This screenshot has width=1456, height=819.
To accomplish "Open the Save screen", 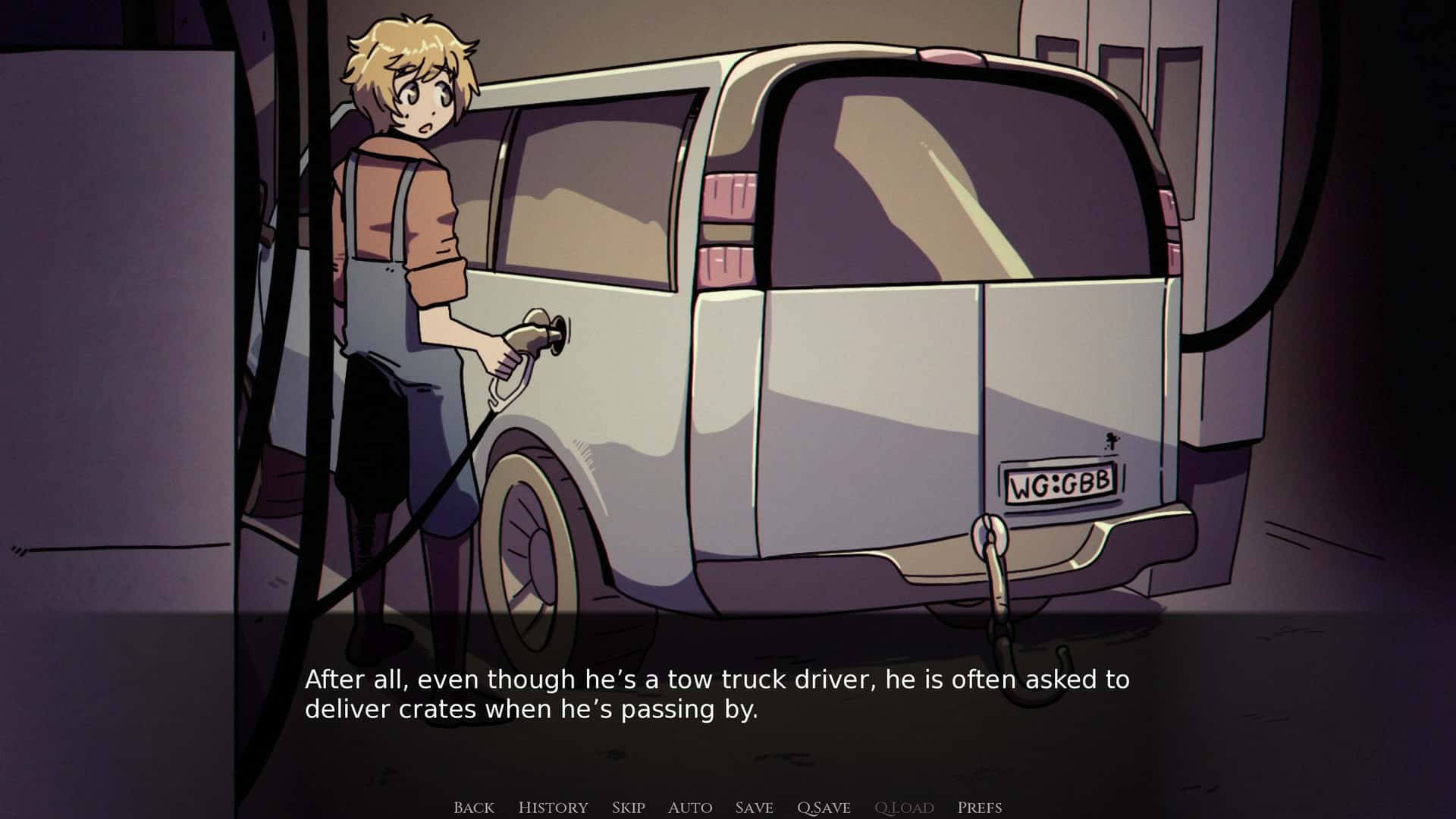I will 753,808.
